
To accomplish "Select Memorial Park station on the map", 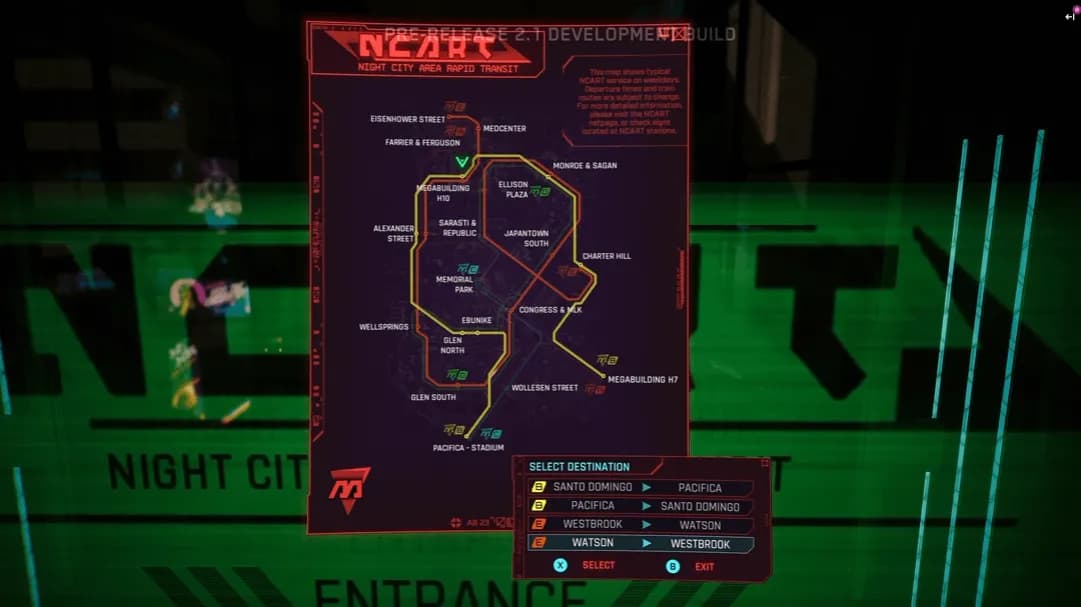I will 454,284.
